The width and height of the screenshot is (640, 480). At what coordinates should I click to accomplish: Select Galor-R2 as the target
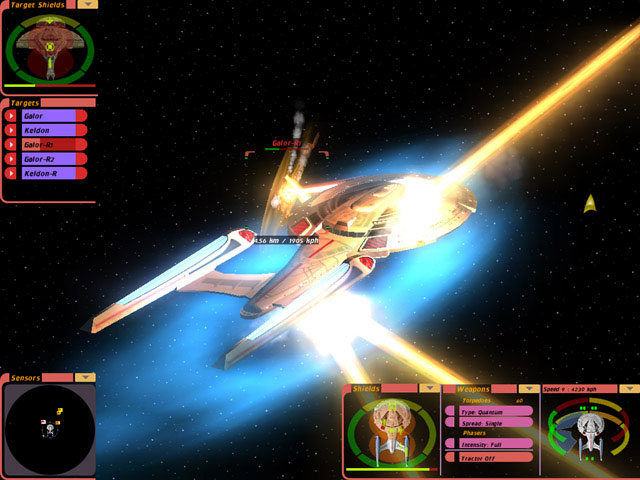click(49, 158)
